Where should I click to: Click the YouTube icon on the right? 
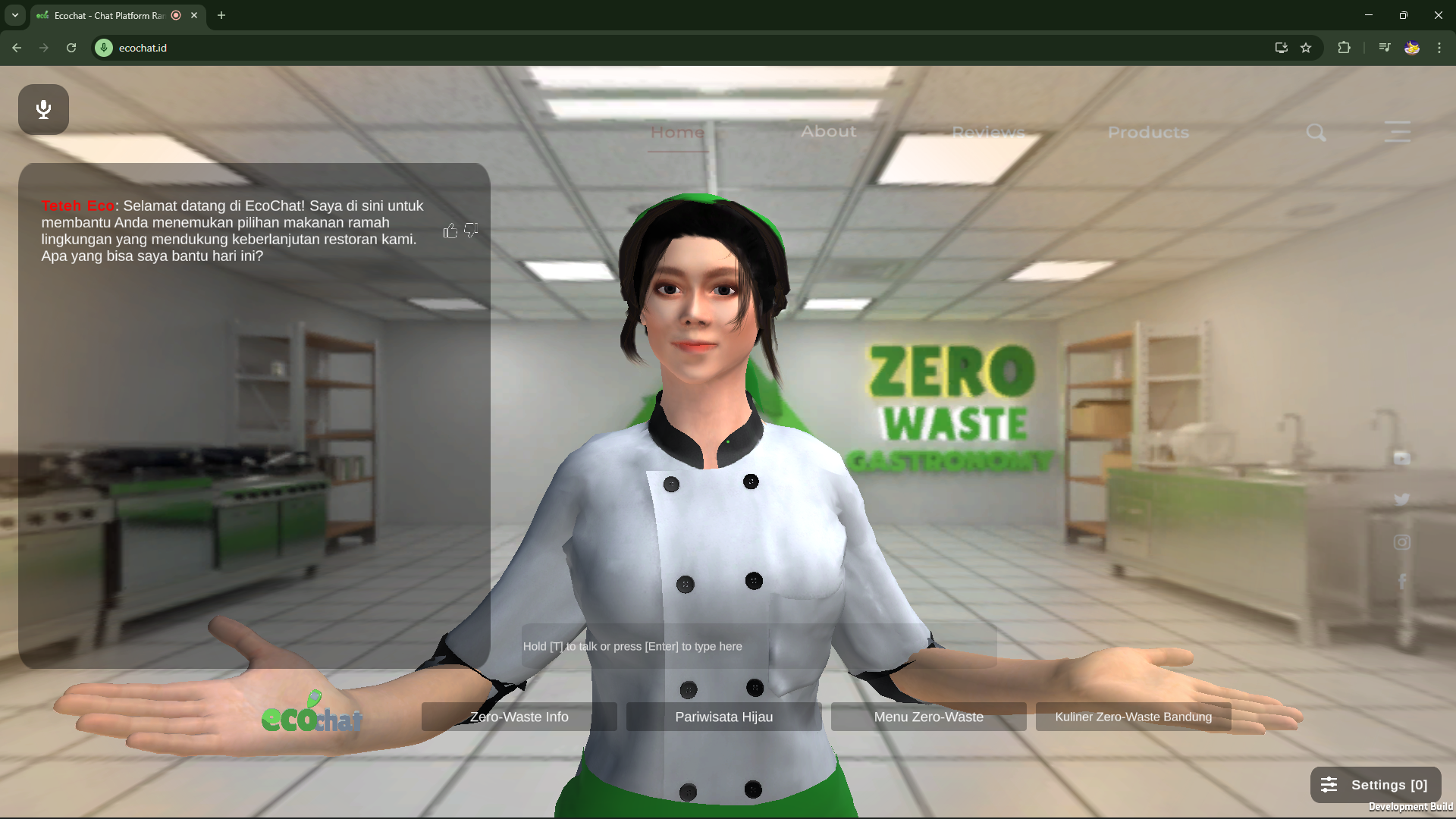tap(1402, 458)
